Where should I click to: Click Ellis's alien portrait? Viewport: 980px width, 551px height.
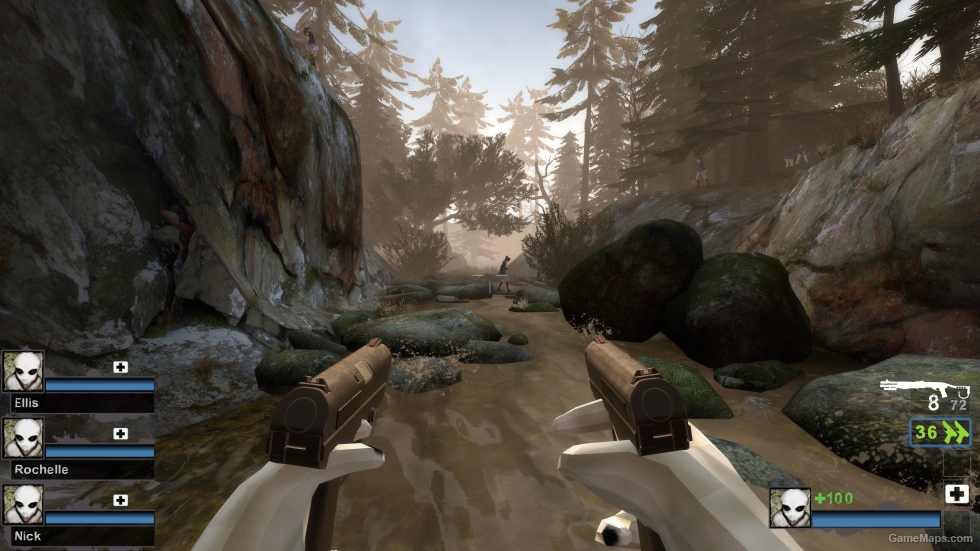point(23,371)
